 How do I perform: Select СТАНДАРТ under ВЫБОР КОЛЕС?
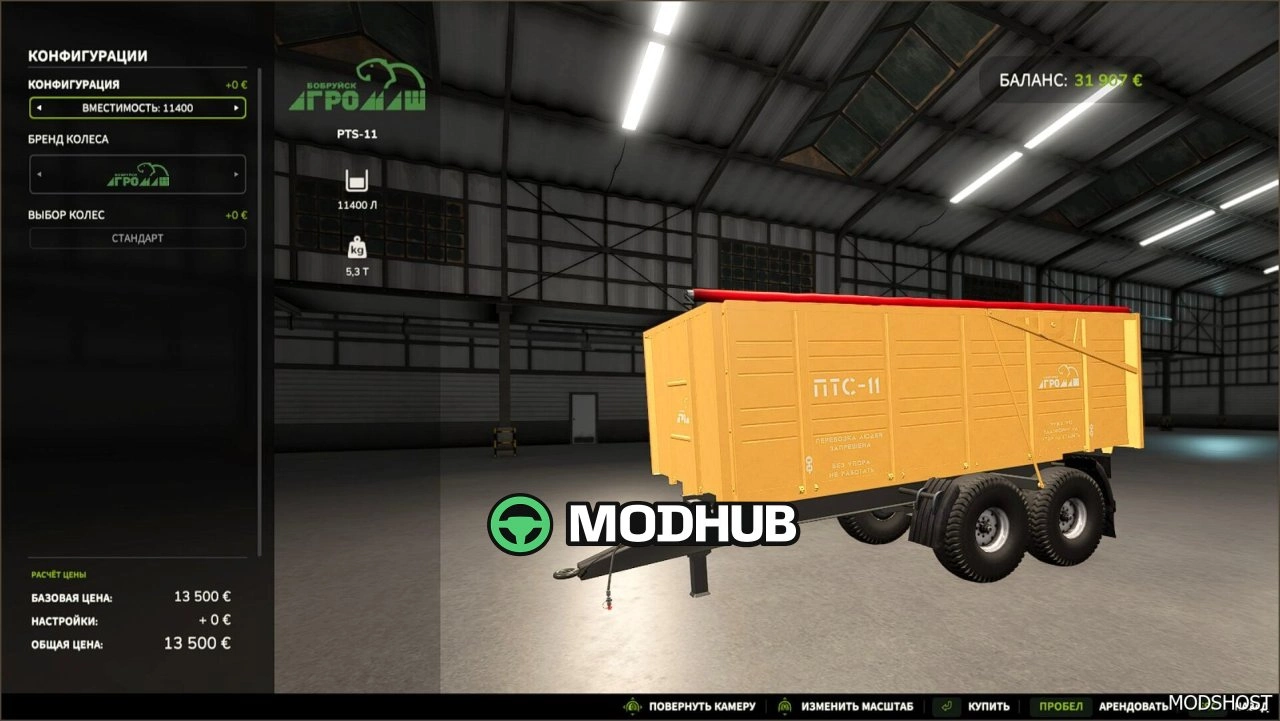pyautogui.click(x=138, y=238)
